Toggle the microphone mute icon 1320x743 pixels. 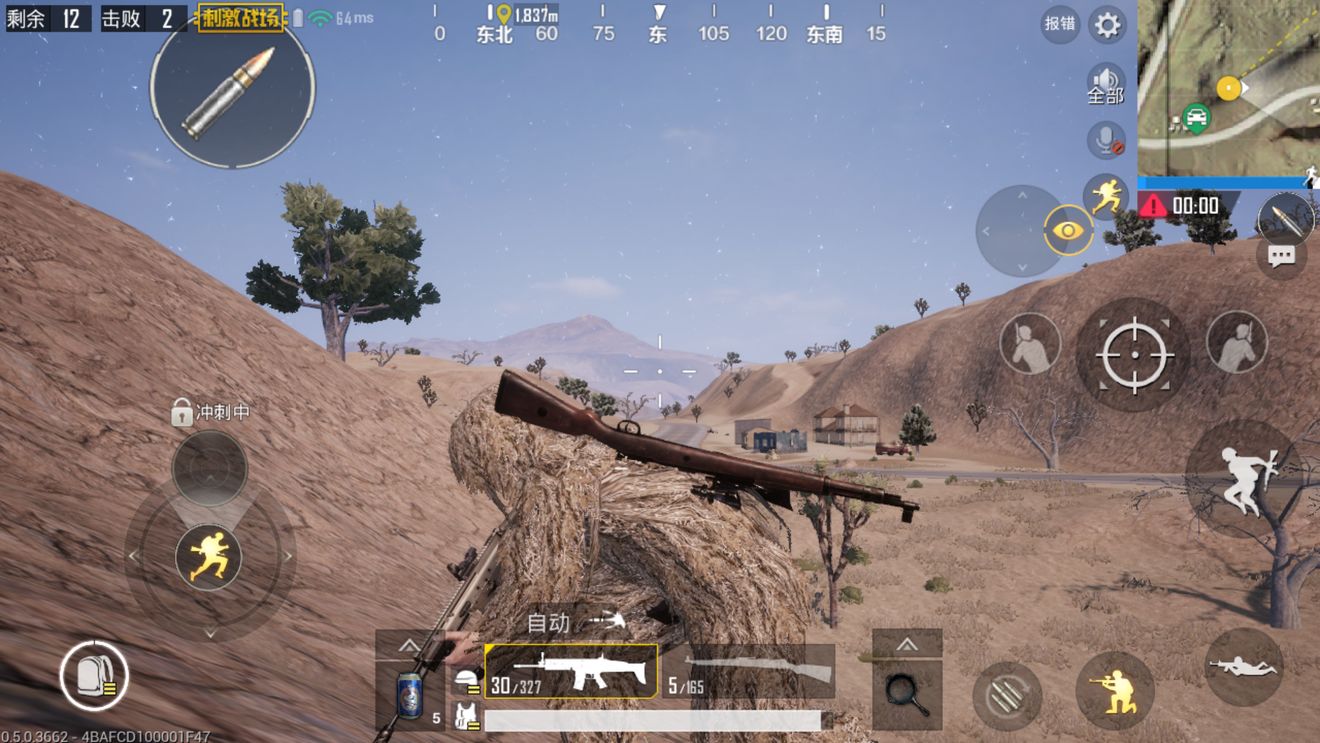point(1106,140)
